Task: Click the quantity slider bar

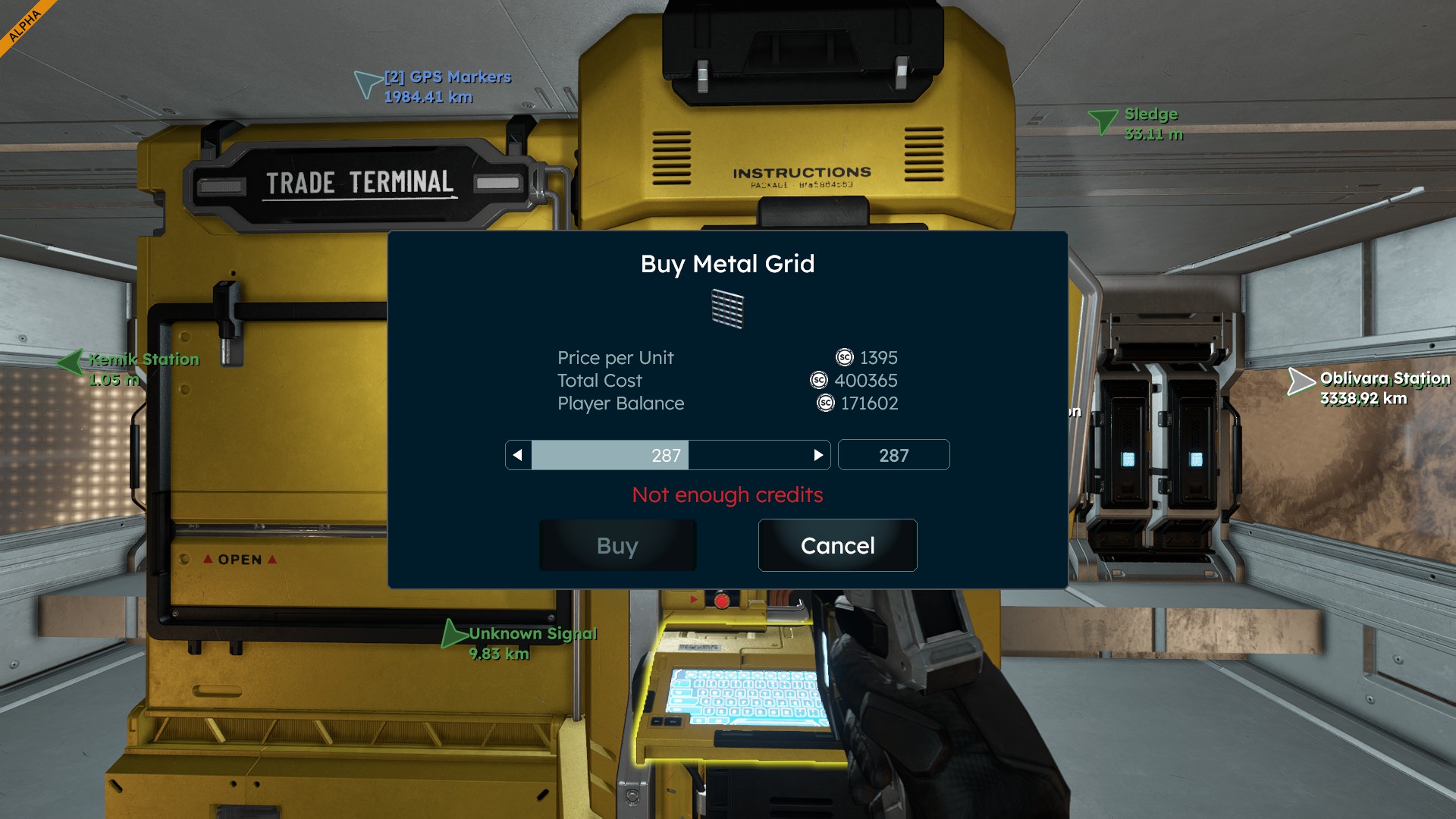Action: pyautogui.click(x=667, y=455)
